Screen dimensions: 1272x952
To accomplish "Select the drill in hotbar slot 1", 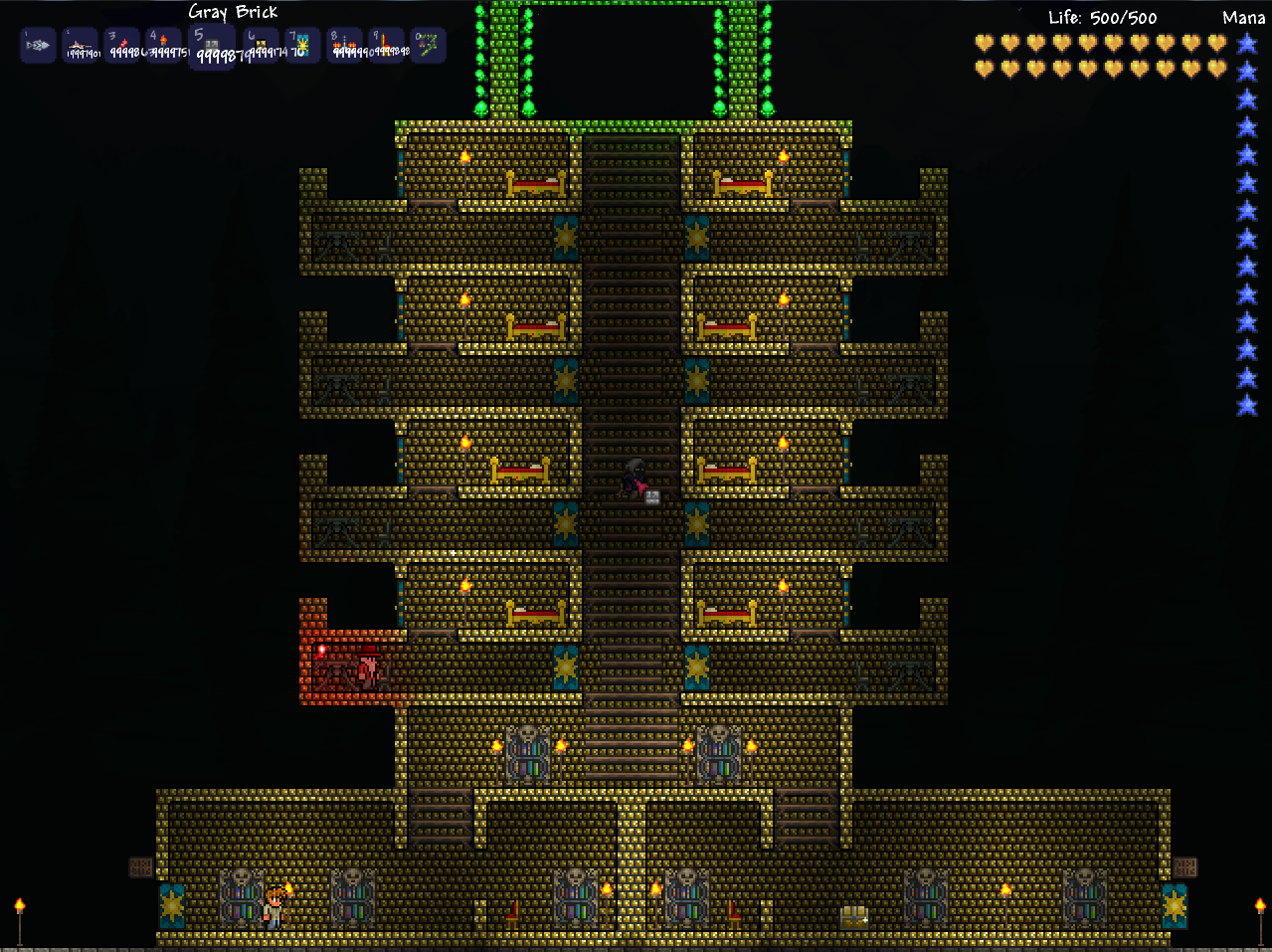I will (38, 46).
